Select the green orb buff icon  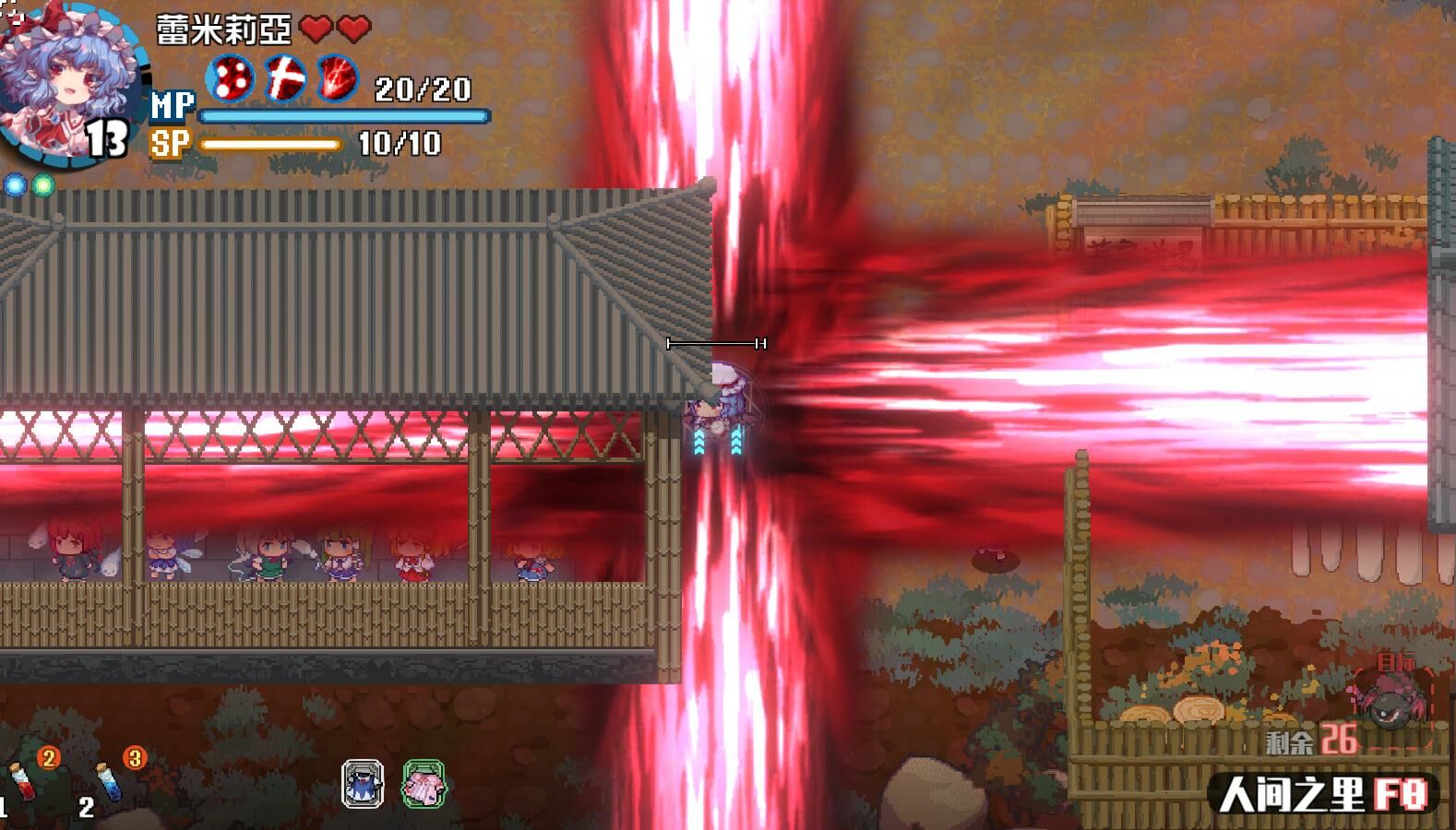point(42,185)
